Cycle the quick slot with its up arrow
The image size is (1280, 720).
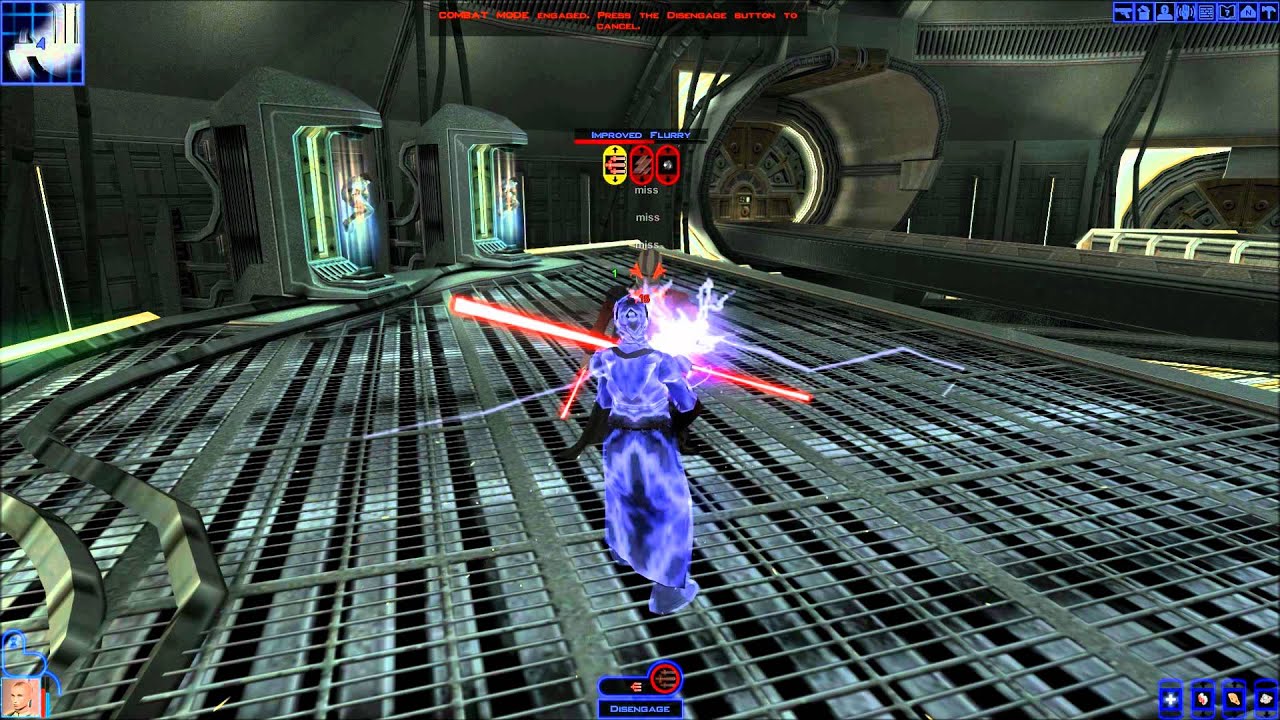pos(1202,684)
